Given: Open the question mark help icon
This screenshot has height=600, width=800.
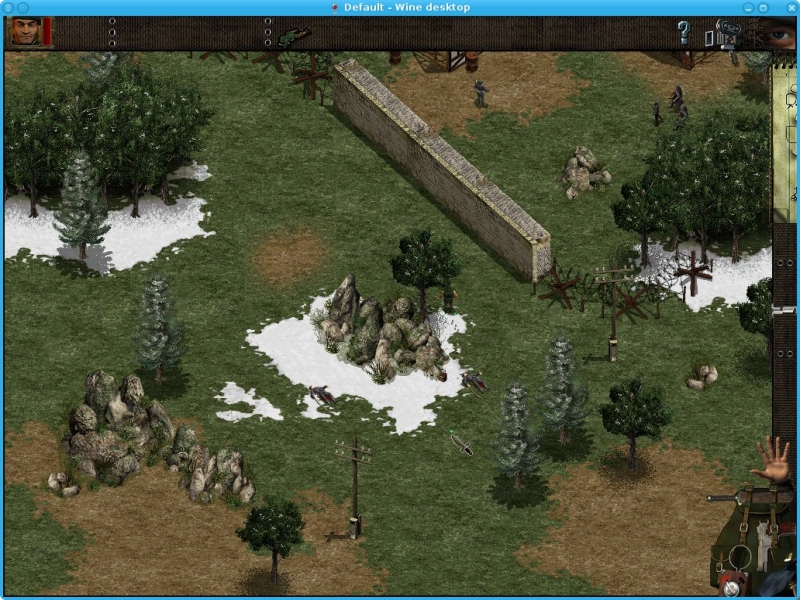Looking at the screenshot, I should (x=684, y=33).
